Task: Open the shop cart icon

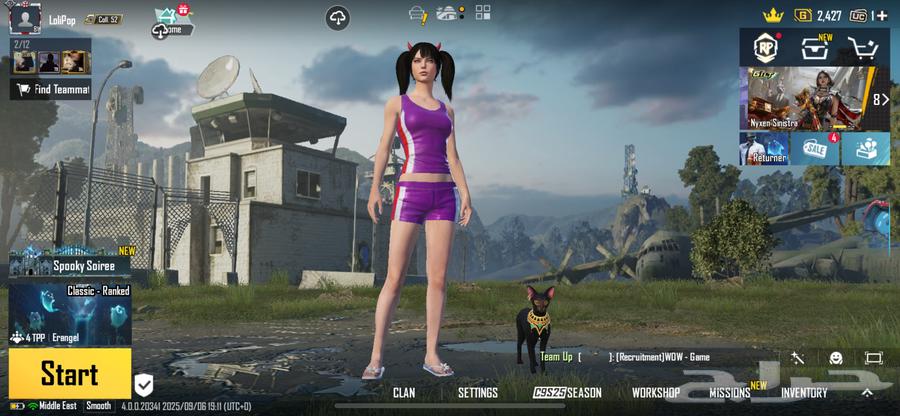Action: click(862, 48)
